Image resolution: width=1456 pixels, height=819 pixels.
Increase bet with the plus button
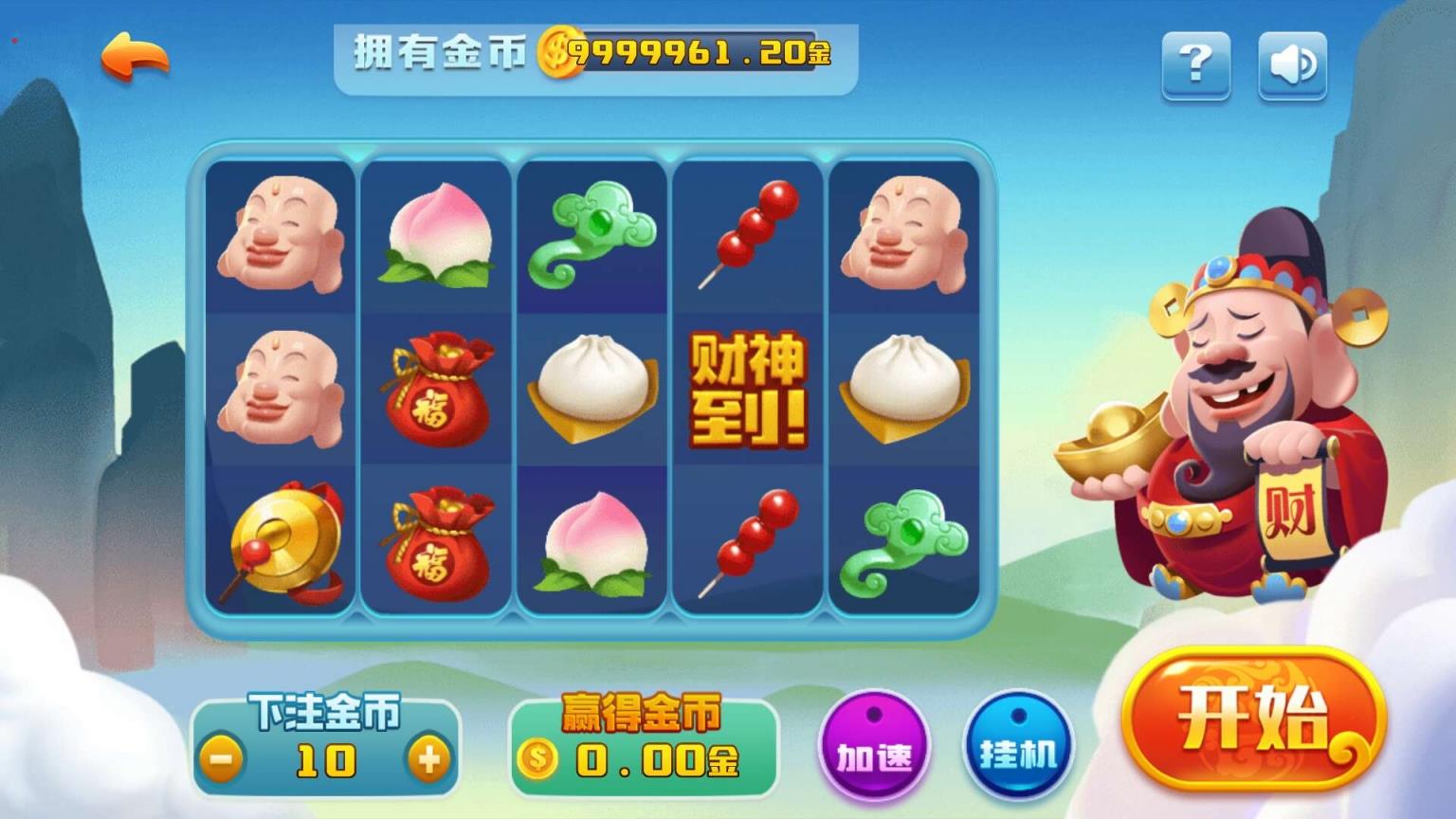pos(429,757)
